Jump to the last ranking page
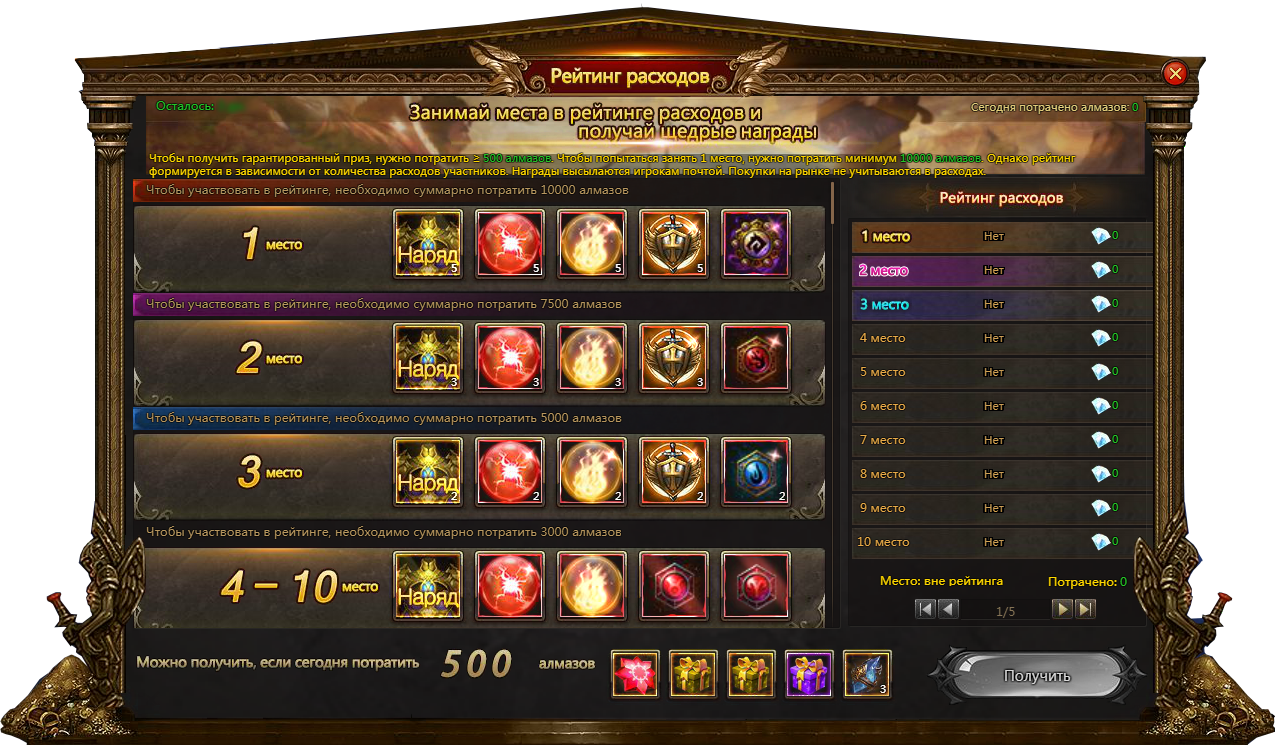 (1085, 609)
